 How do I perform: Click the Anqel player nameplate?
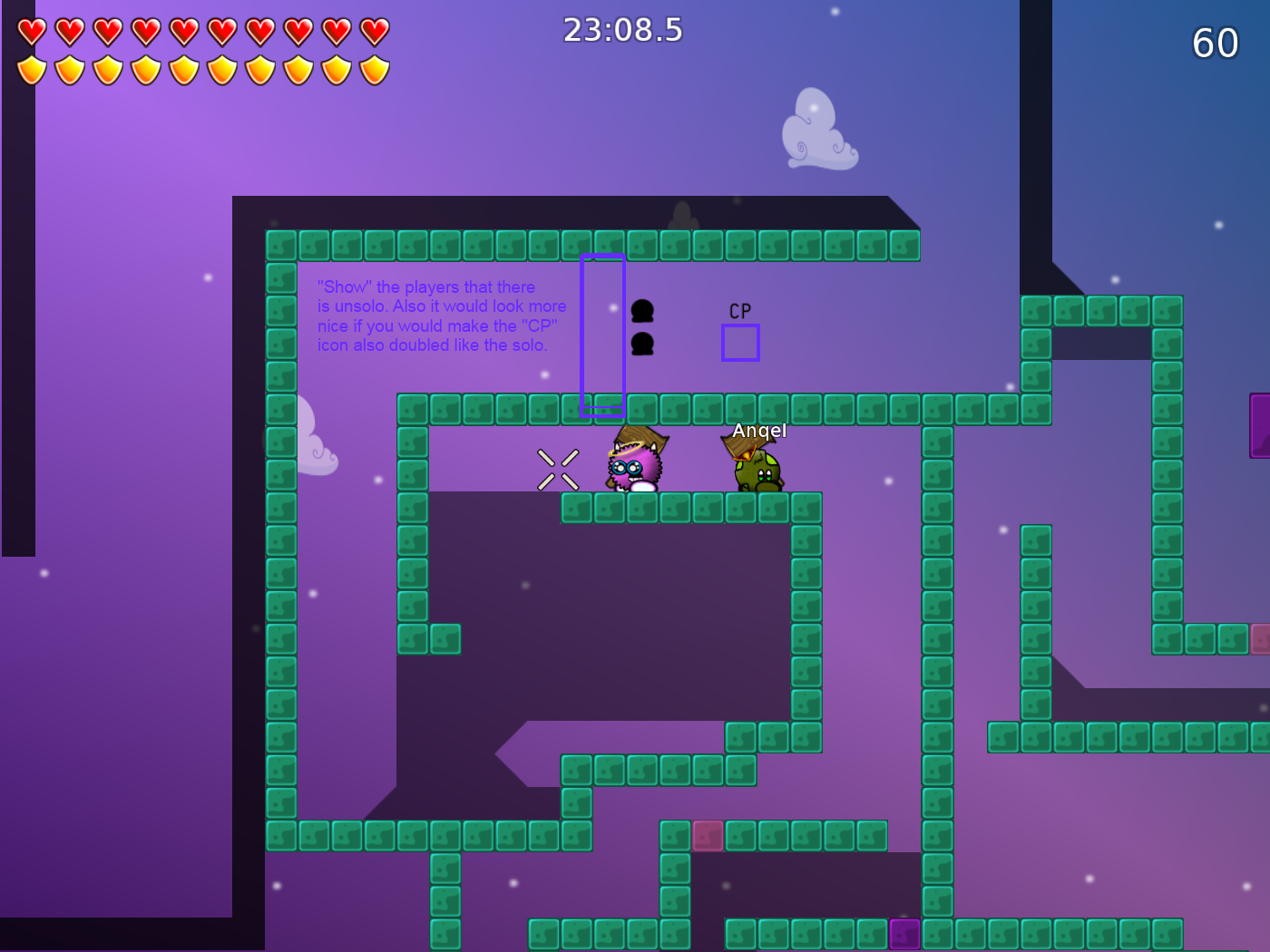759,431
